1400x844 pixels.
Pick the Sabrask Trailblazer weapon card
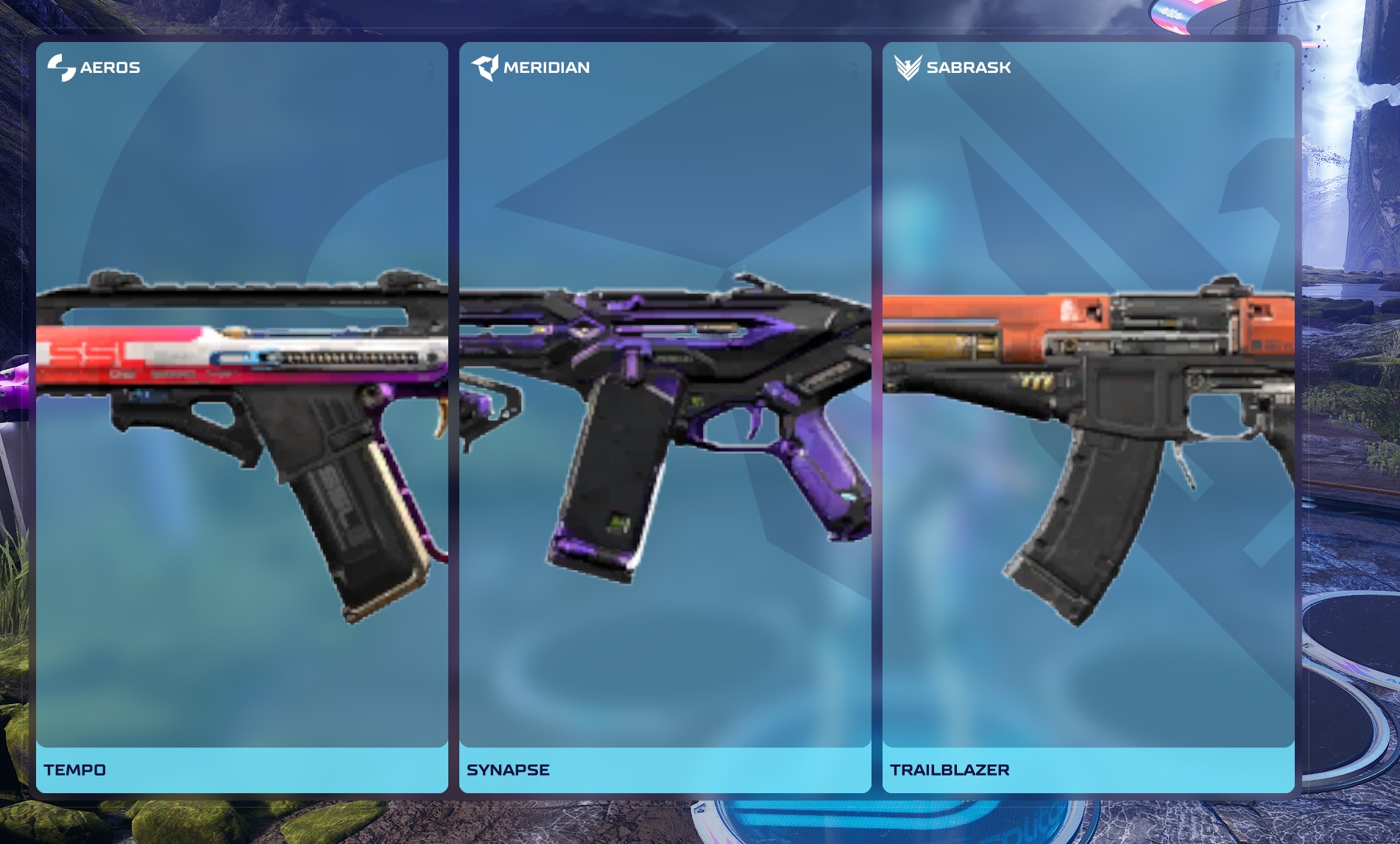[1088, 417]
